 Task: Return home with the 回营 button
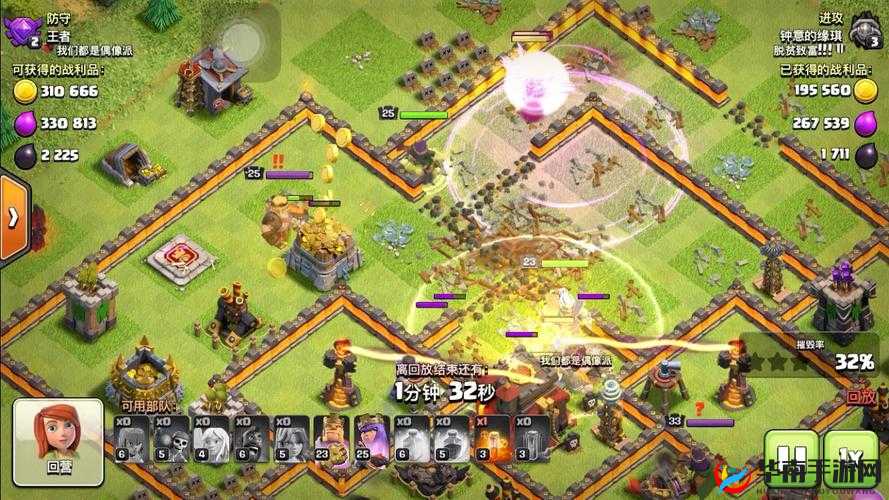pos(58,439)
